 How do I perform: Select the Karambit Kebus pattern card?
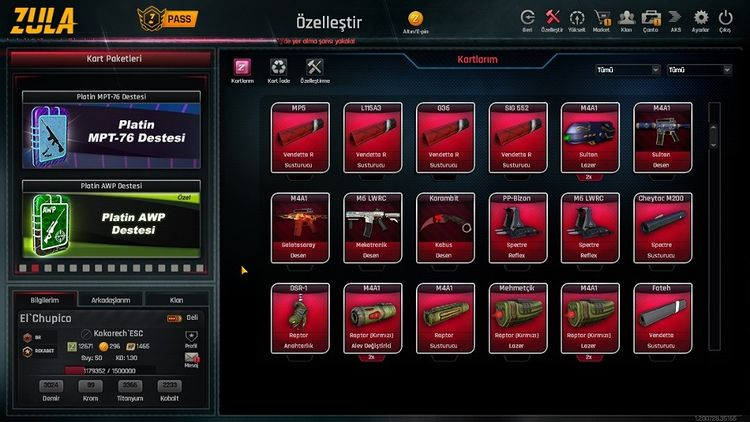pyautogui.click(x=445, y=227)
